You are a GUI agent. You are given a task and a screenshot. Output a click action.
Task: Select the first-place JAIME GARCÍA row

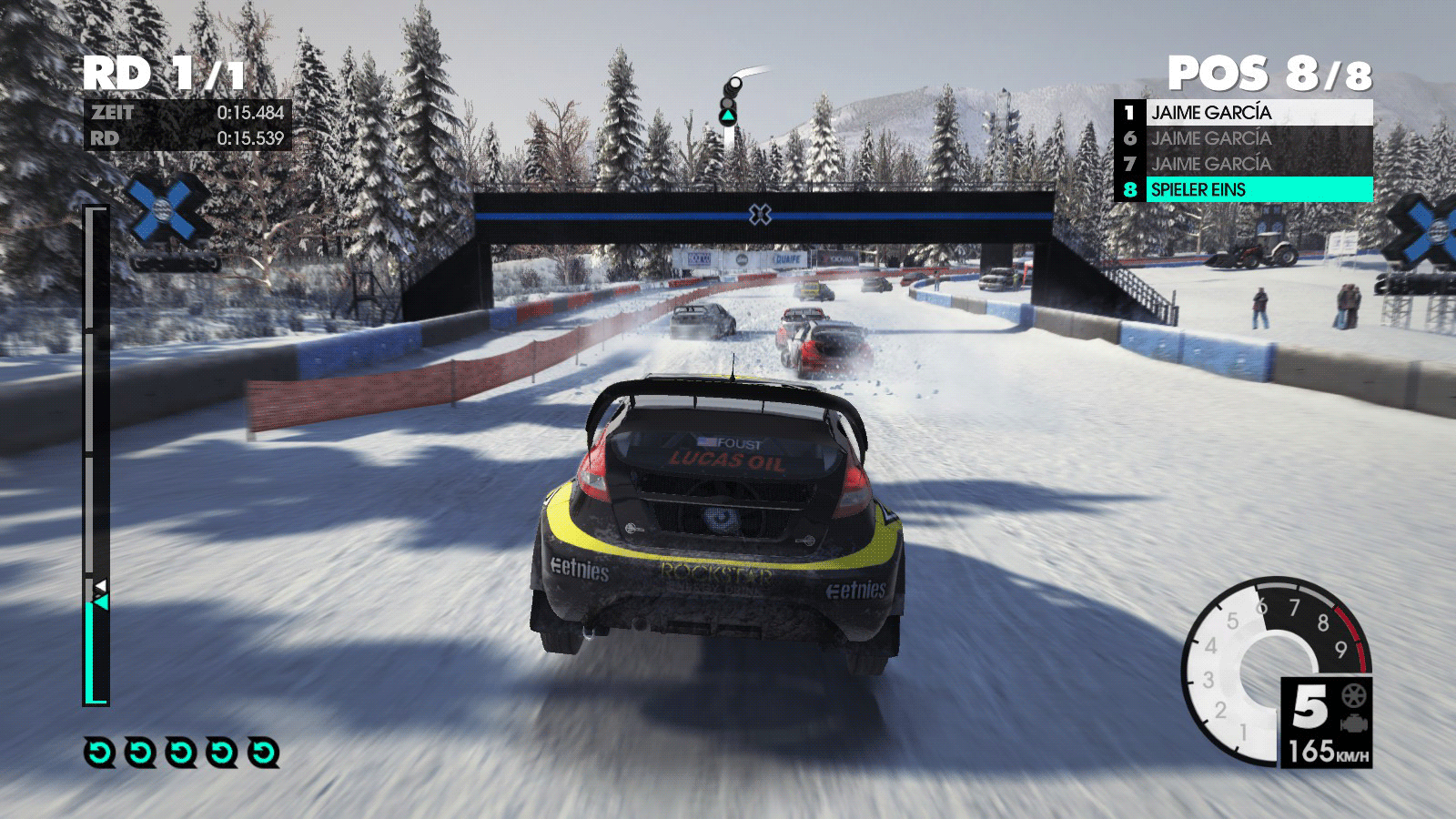coord(1243,113)
